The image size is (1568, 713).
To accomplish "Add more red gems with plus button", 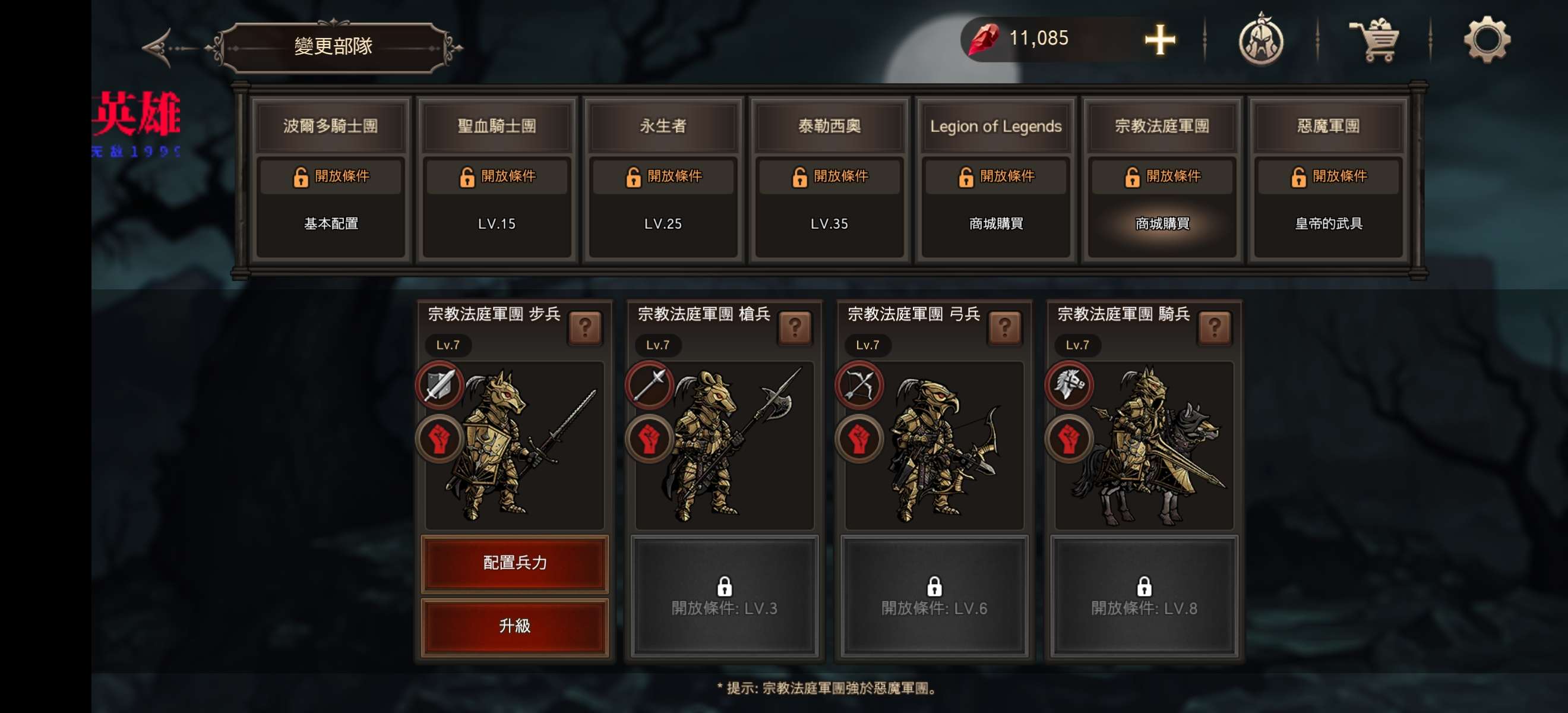I will tap(1159, 40).
